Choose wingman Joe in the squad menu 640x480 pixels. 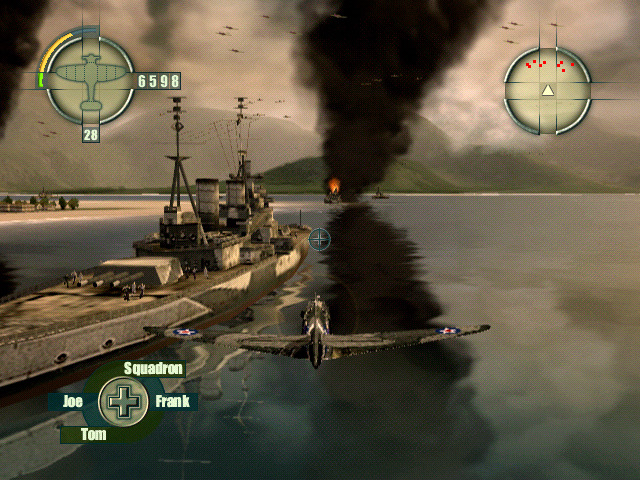pyautogui.click(x=72, y=402)
